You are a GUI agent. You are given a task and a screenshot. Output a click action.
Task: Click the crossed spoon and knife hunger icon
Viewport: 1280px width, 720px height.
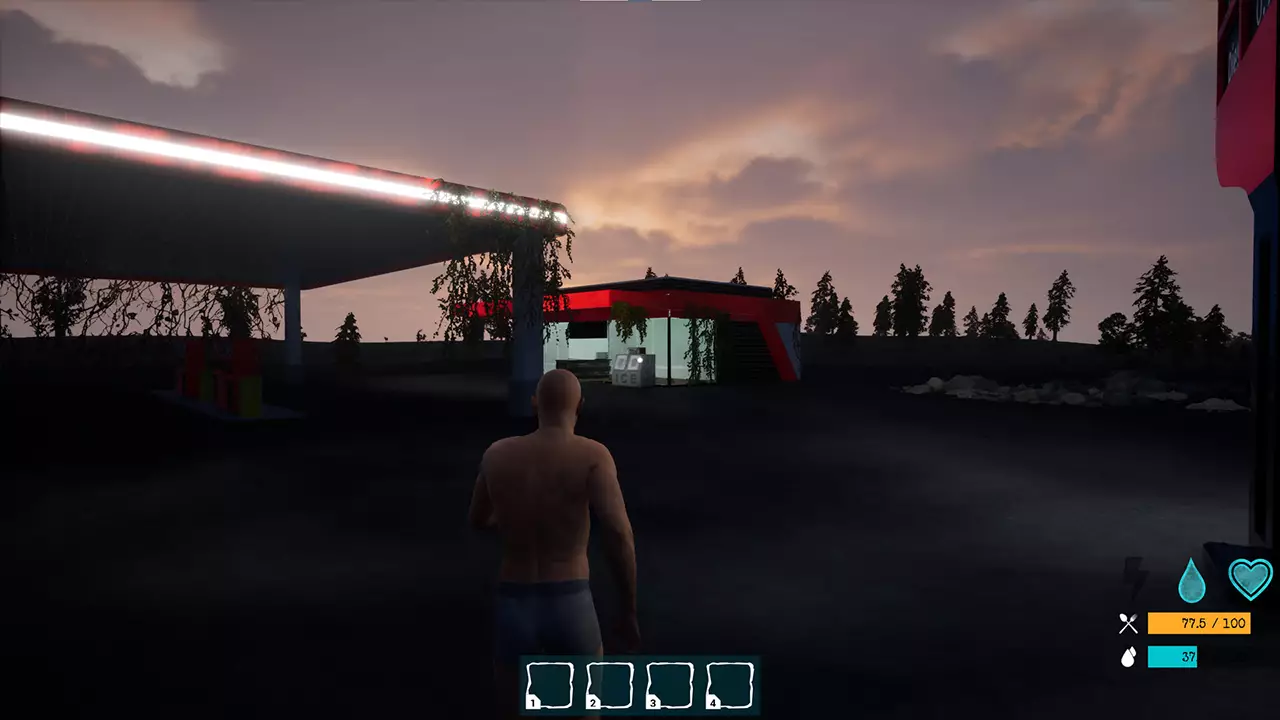pyautogui.click(x=1128, y=622)
